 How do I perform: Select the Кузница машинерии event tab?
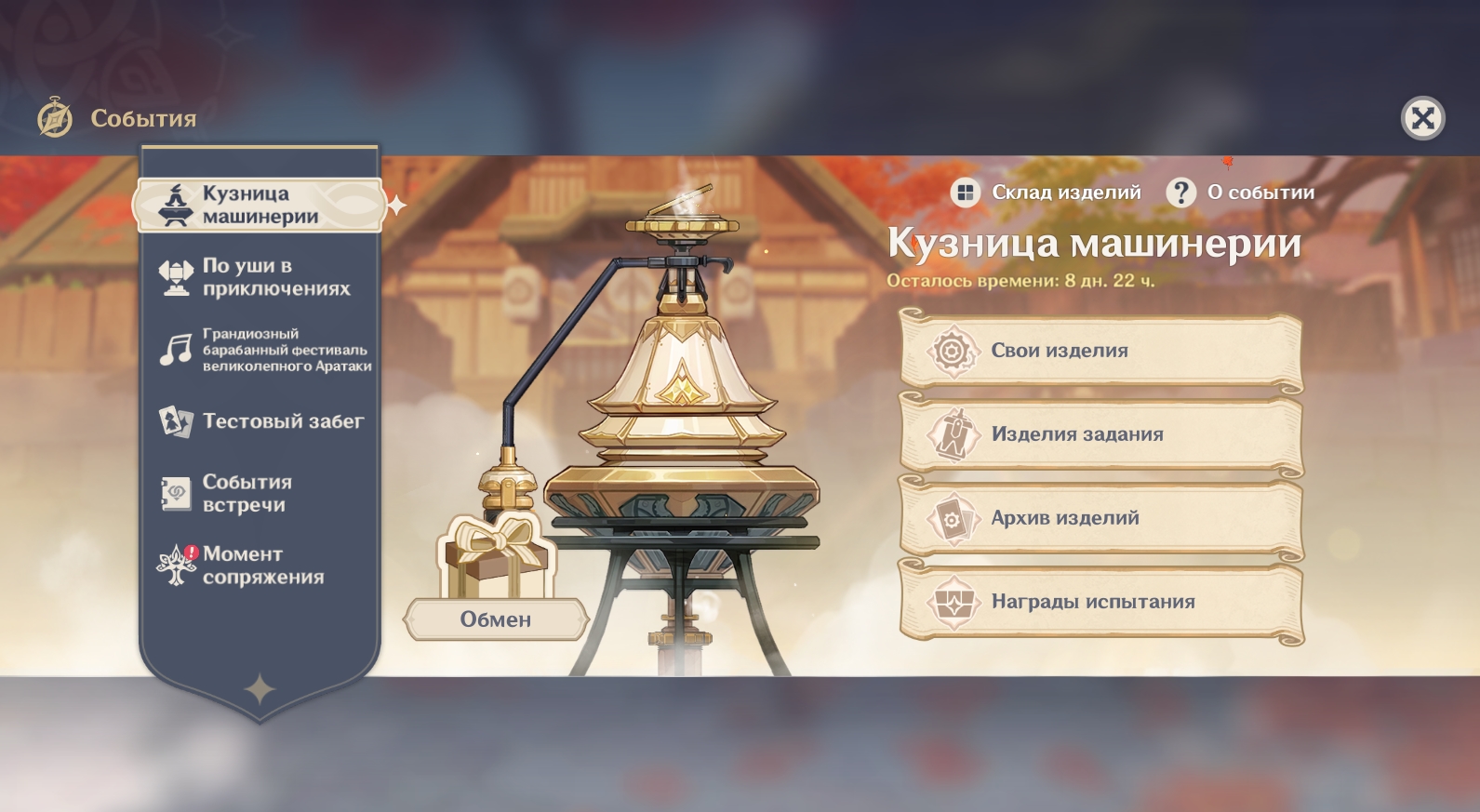click(x=260, y=205)
